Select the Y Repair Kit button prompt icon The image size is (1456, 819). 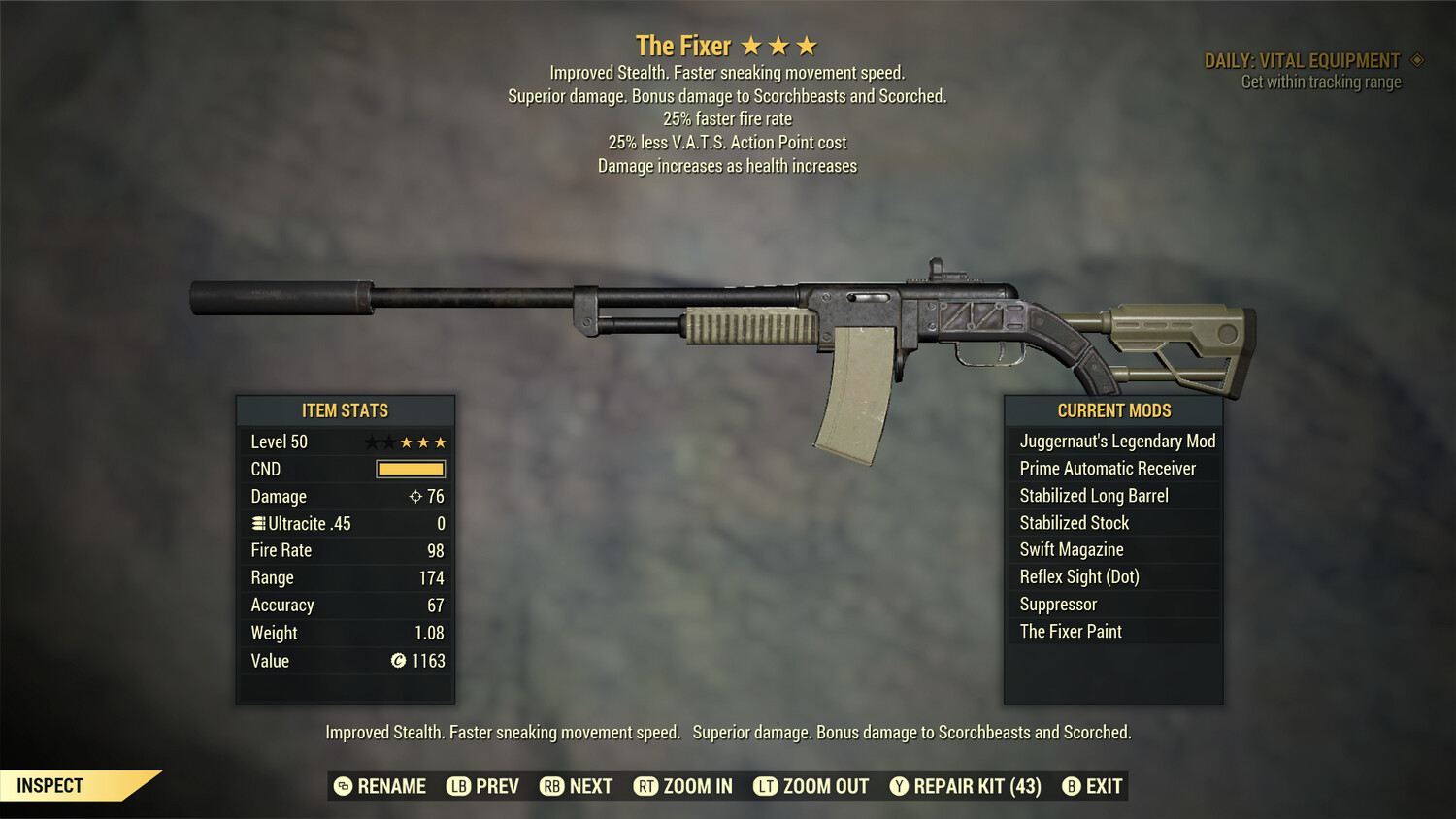click(898, 786)
